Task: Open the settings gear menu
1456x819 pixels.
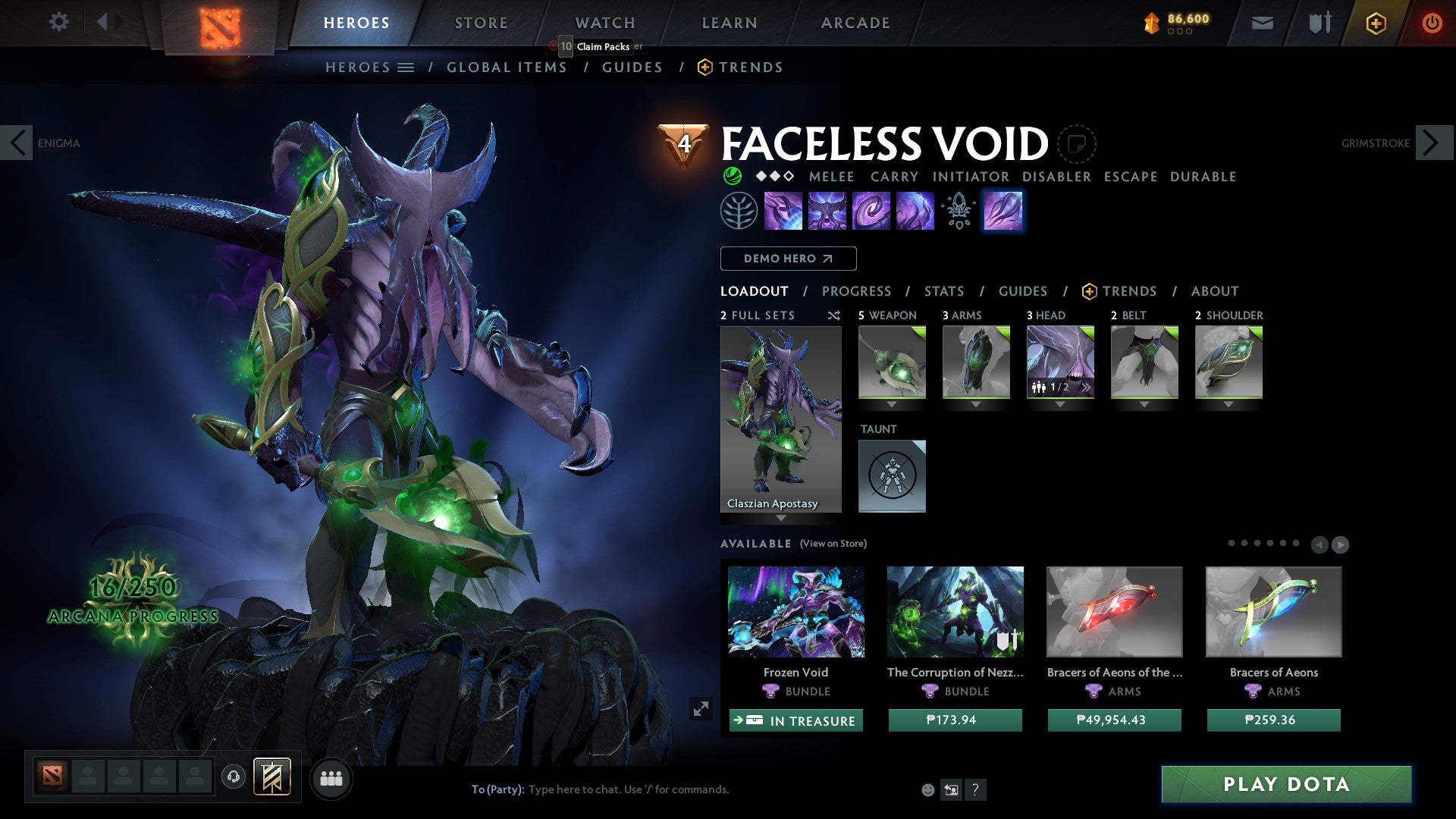Action: coord(58,22)
